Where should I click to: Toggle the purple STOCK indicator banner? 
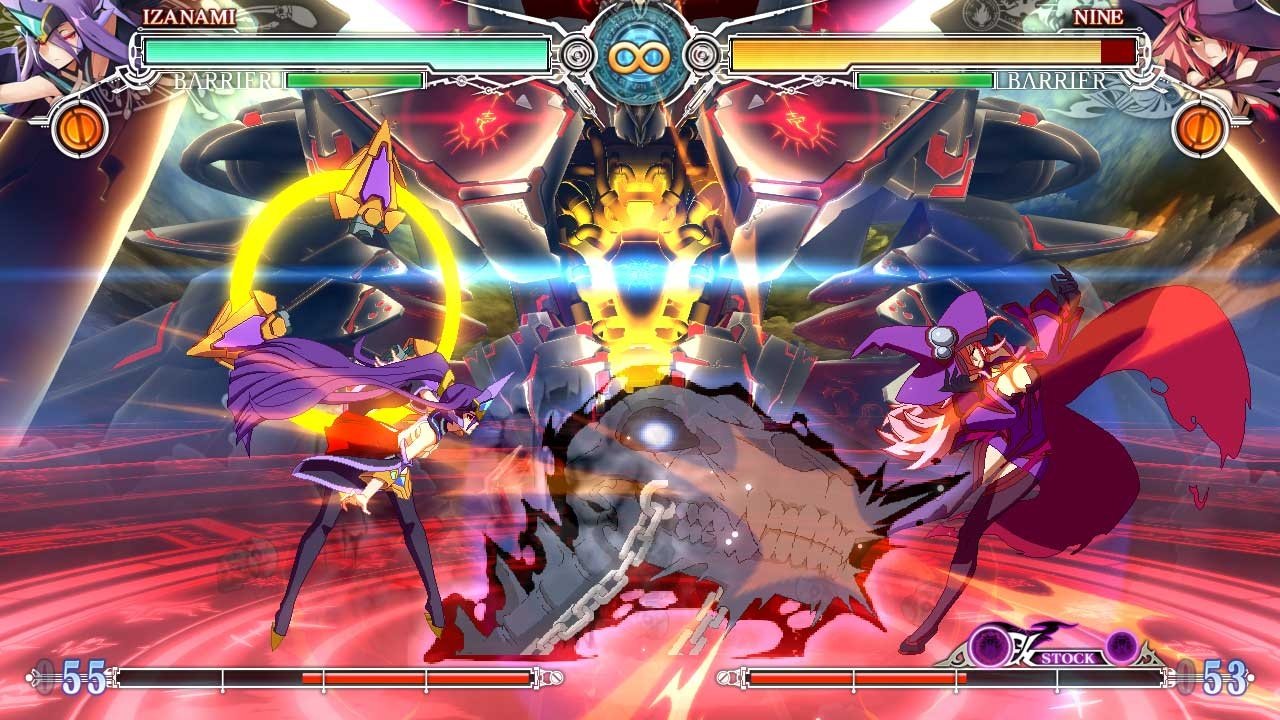pos(1066,655)
